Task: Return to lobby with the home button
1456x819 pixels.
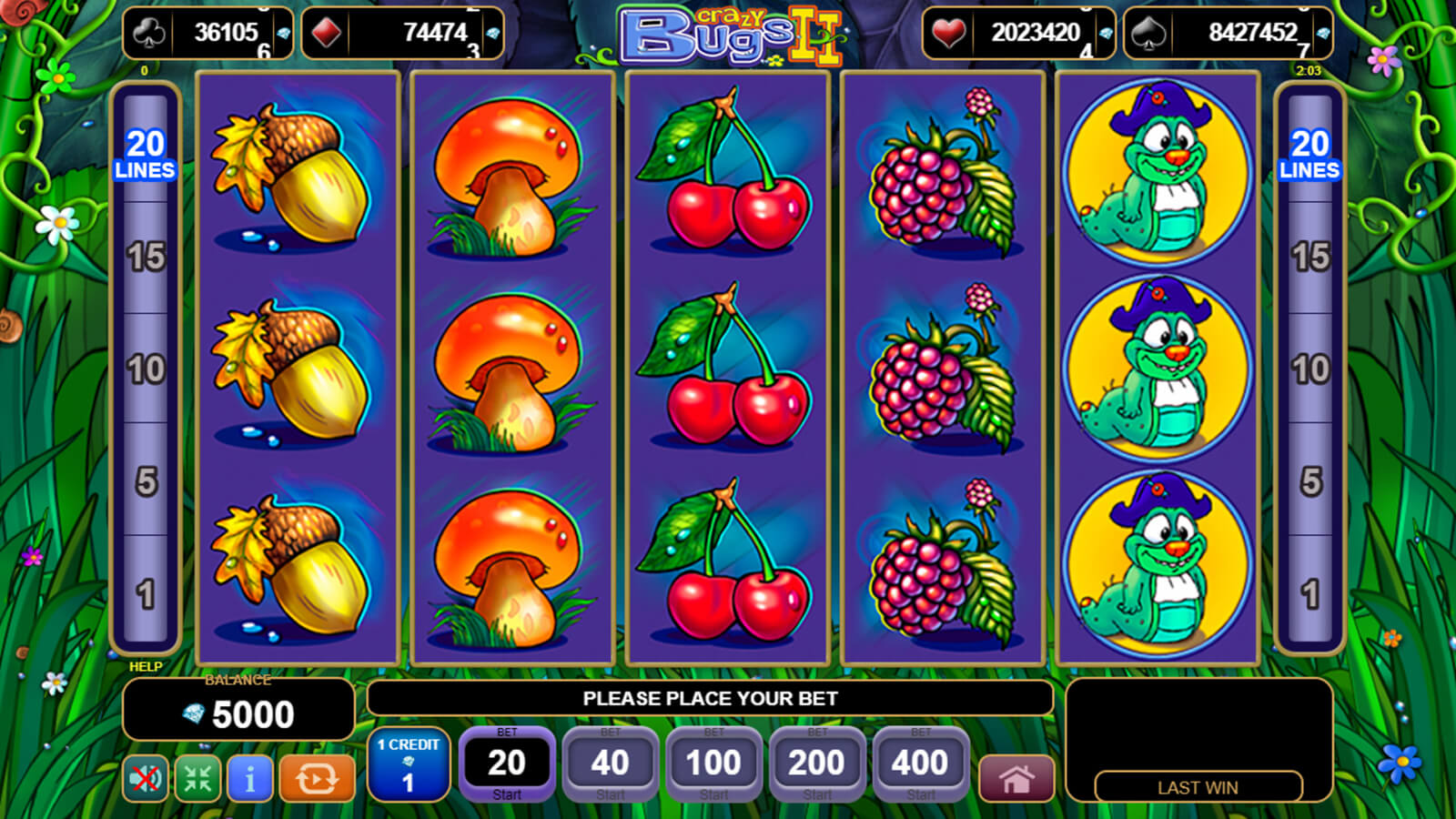Action: 1016,779
